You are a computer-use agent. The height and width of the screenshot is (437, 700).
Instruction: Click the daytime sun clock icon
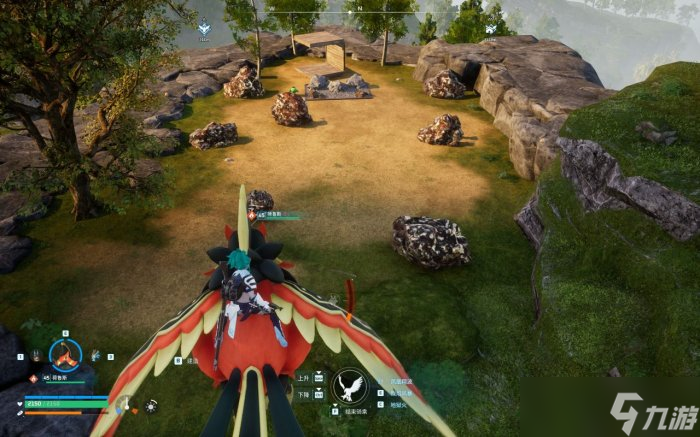[151, 406]
